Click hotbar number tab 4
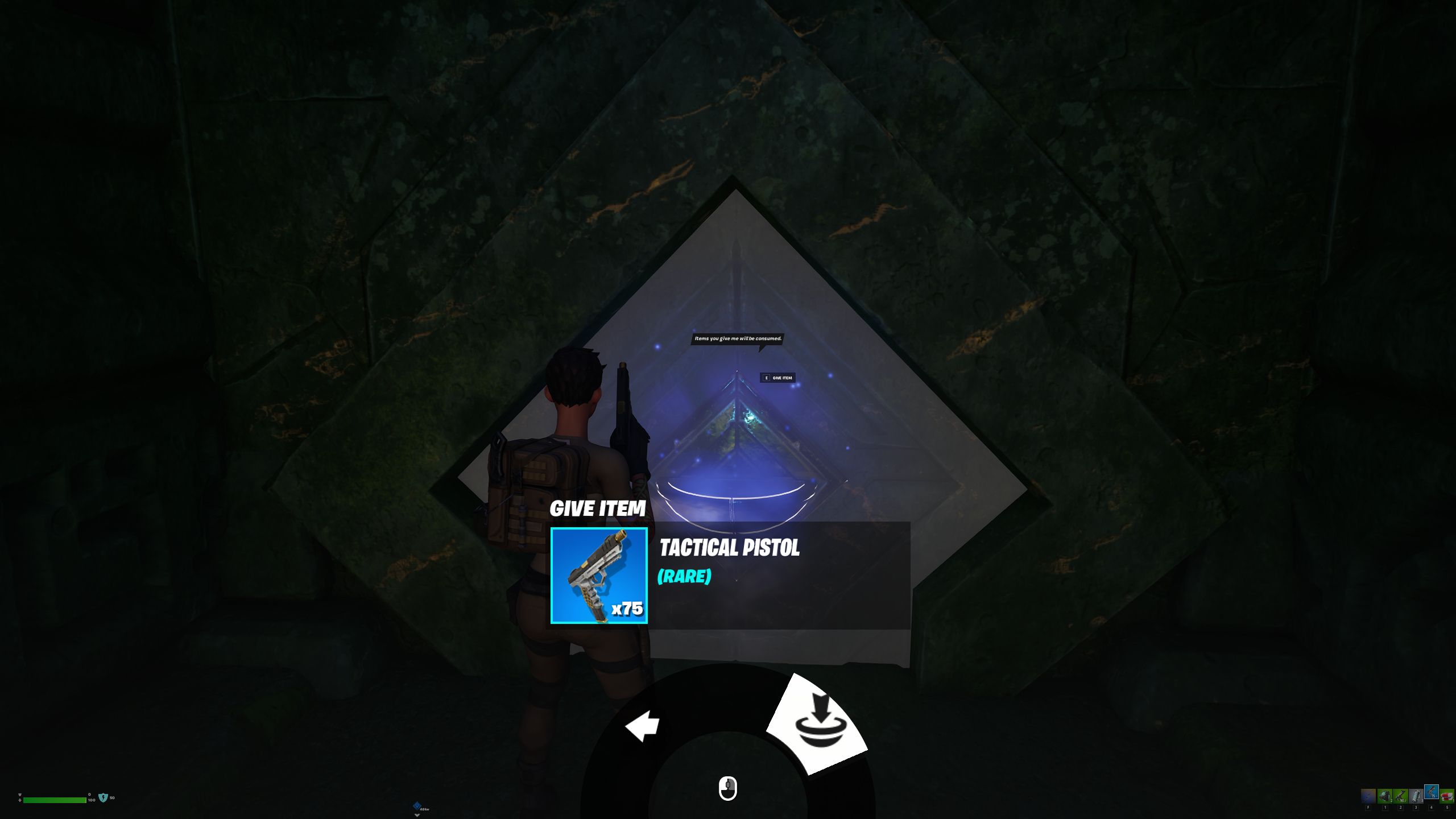This screenshot has height=819, width=1456. (1432, 808)
